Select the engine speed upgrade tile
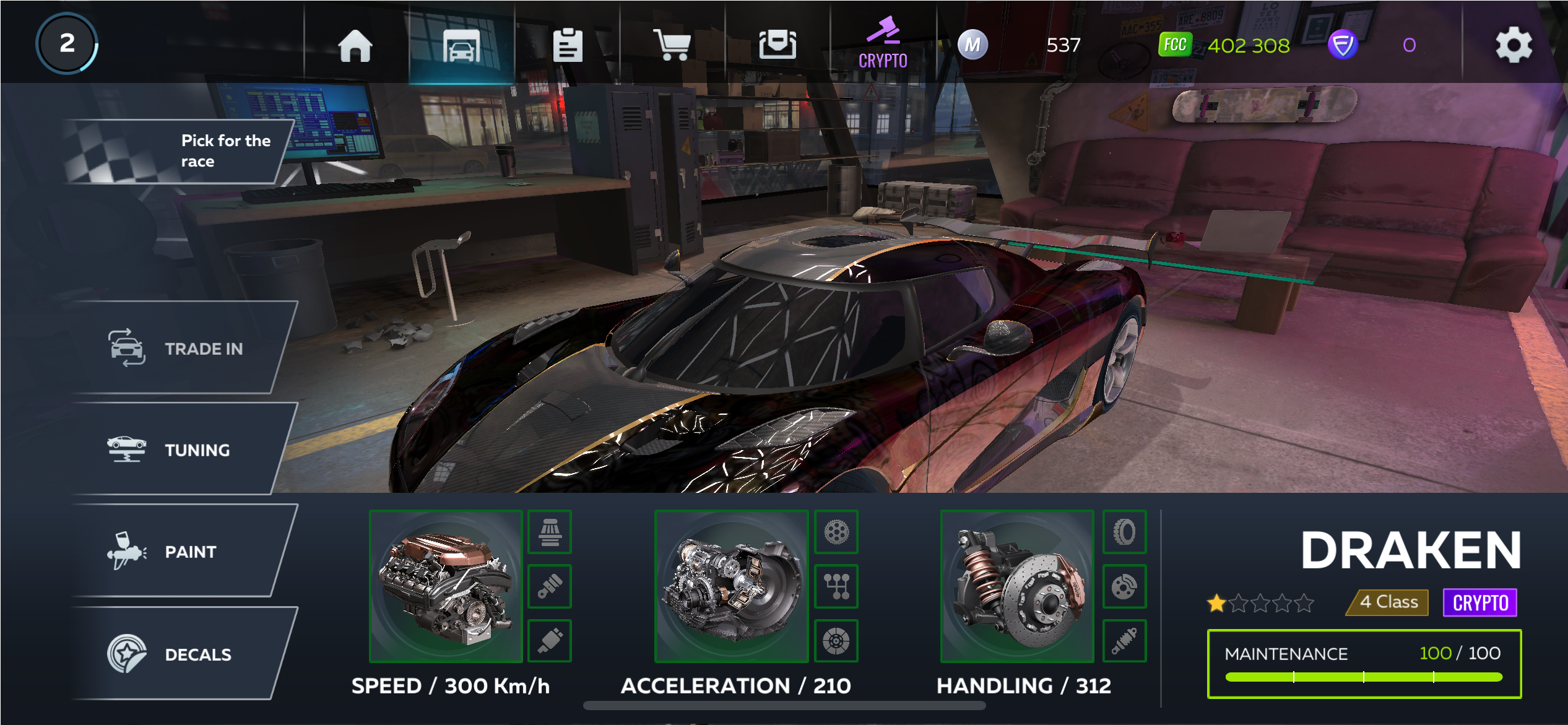The image size is (1568, 725). [446, 586]
